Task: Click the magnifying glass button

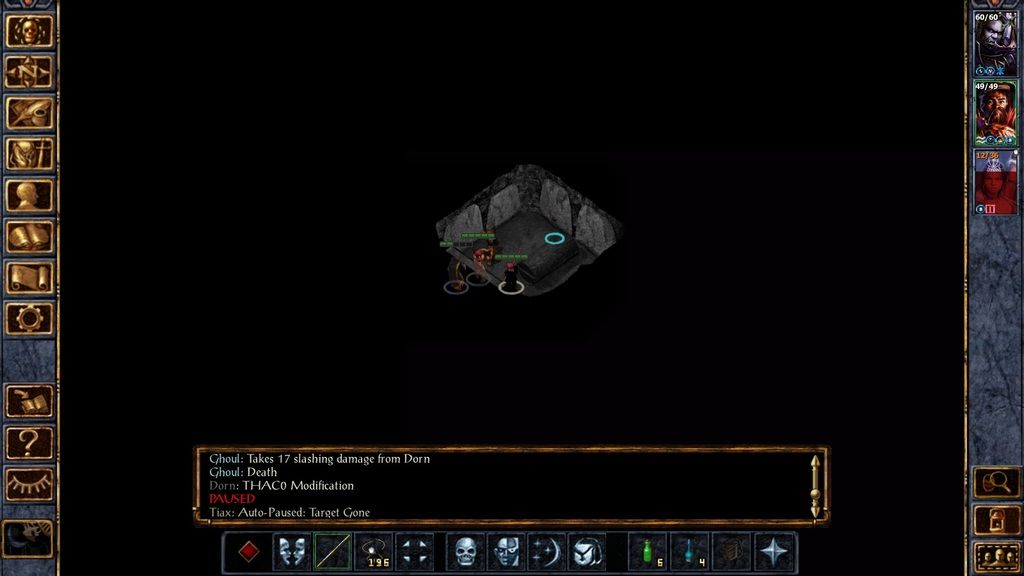Action: point(996,483)
